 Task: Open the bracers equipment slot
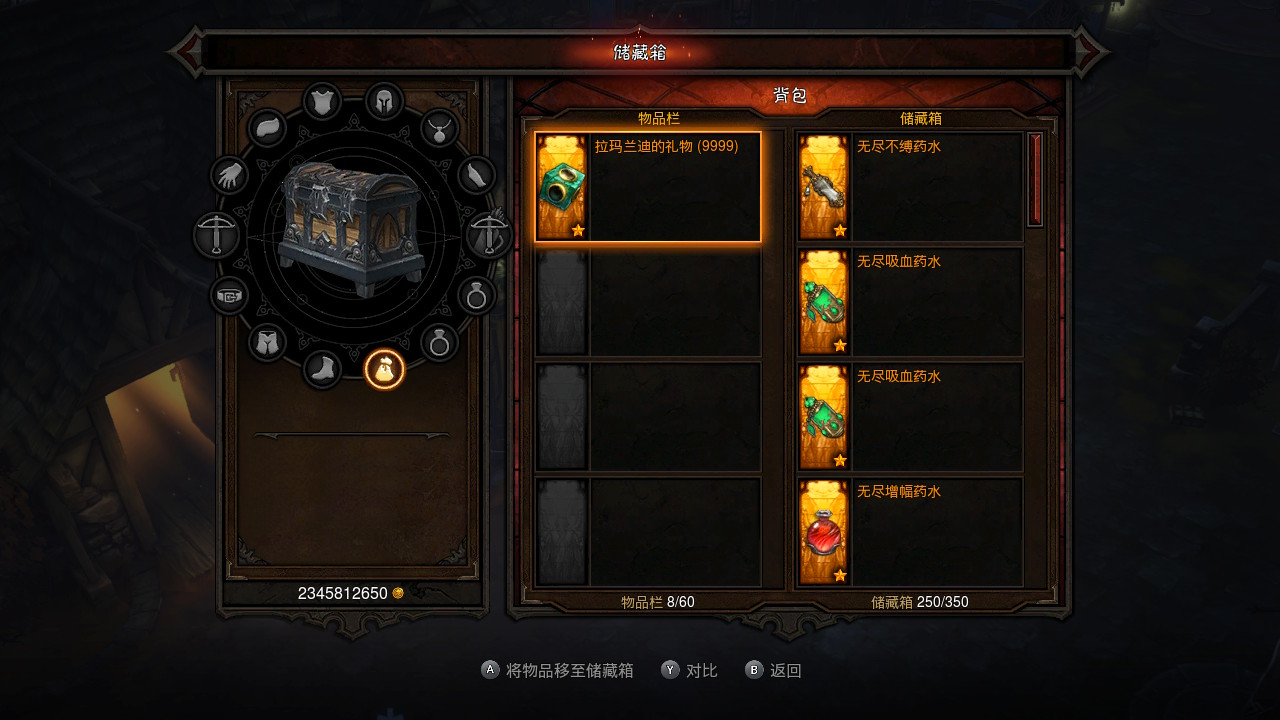[477, 176]
